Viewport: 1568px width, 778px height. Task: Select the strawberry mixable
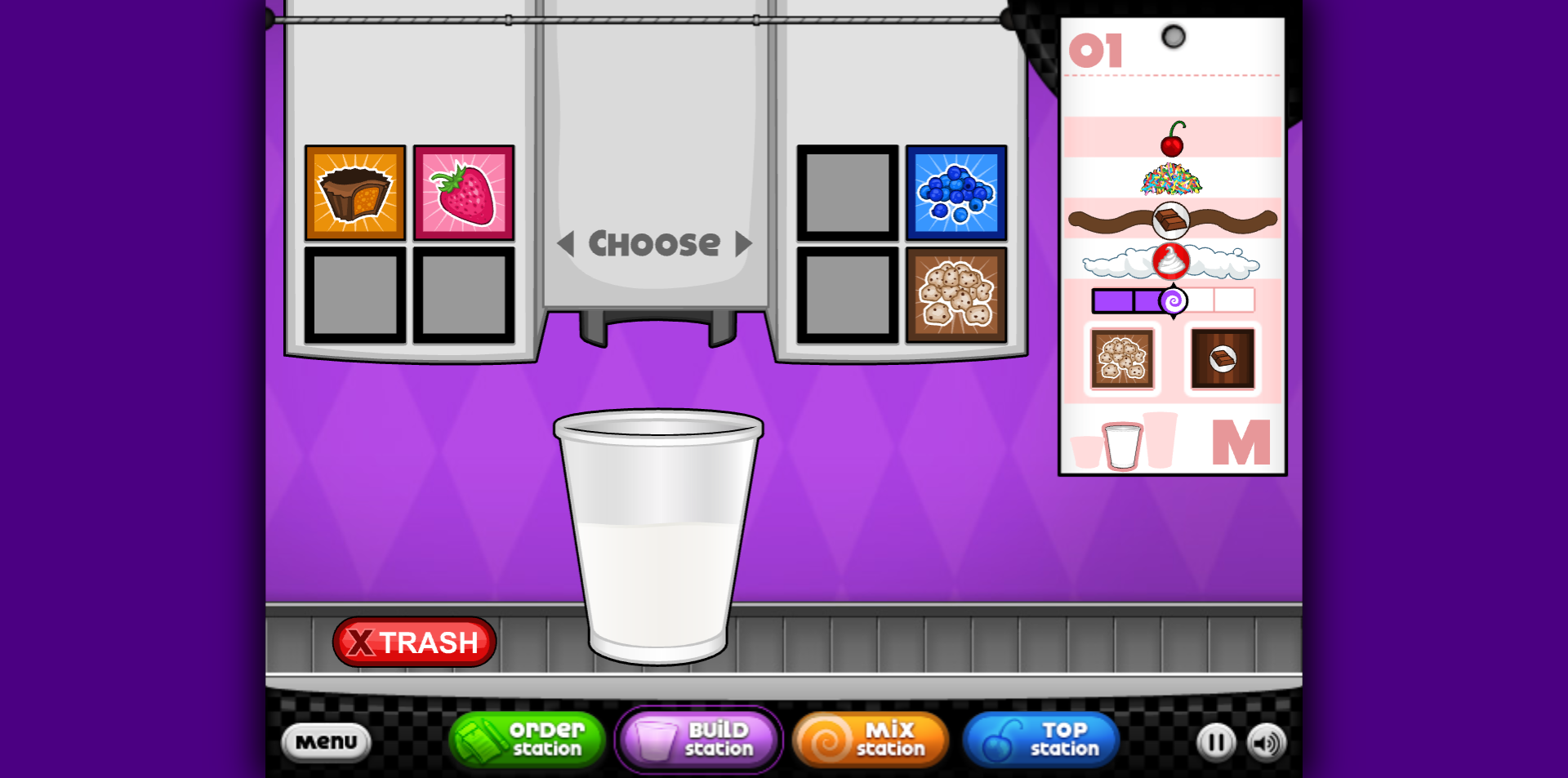[x=463, y=193]
